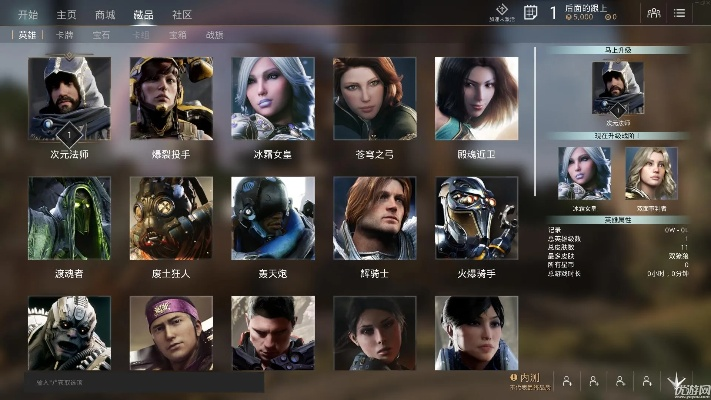Select the 英雄 heroes sub-tab
Screen dimensions: 711x400
pos(27,34)
